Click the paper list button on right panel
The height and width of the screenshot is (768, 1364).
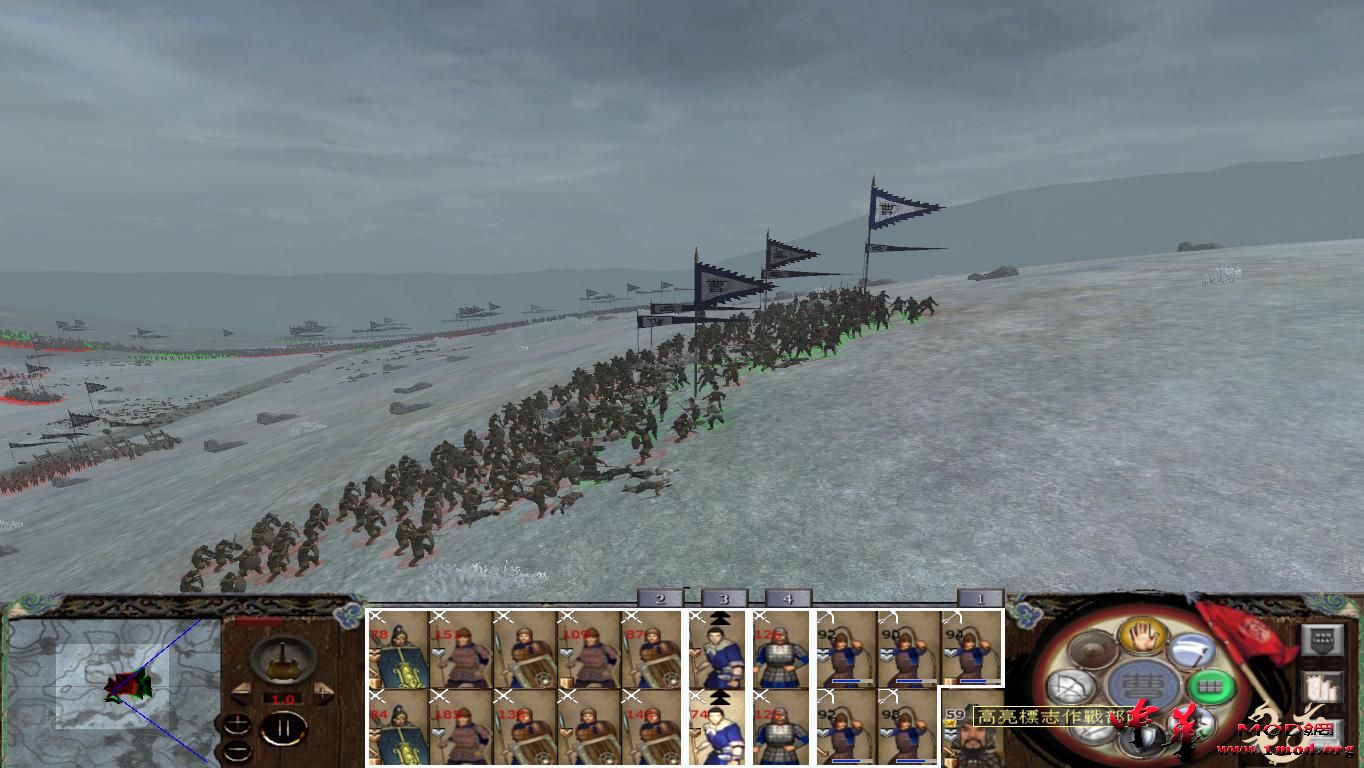click(x=1320, y=689)
